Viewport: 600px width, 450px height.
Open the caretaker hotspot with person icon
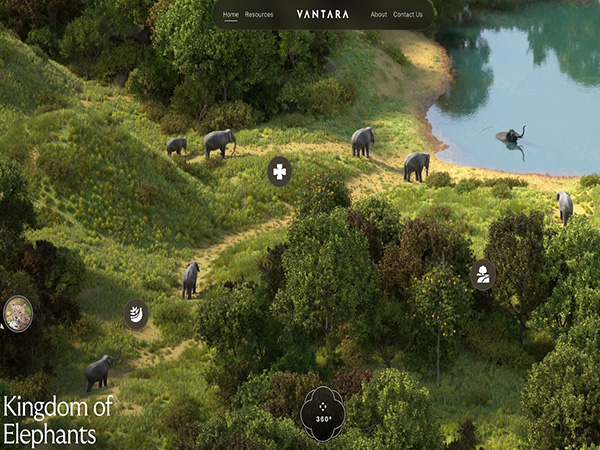(x=483, y=274)
